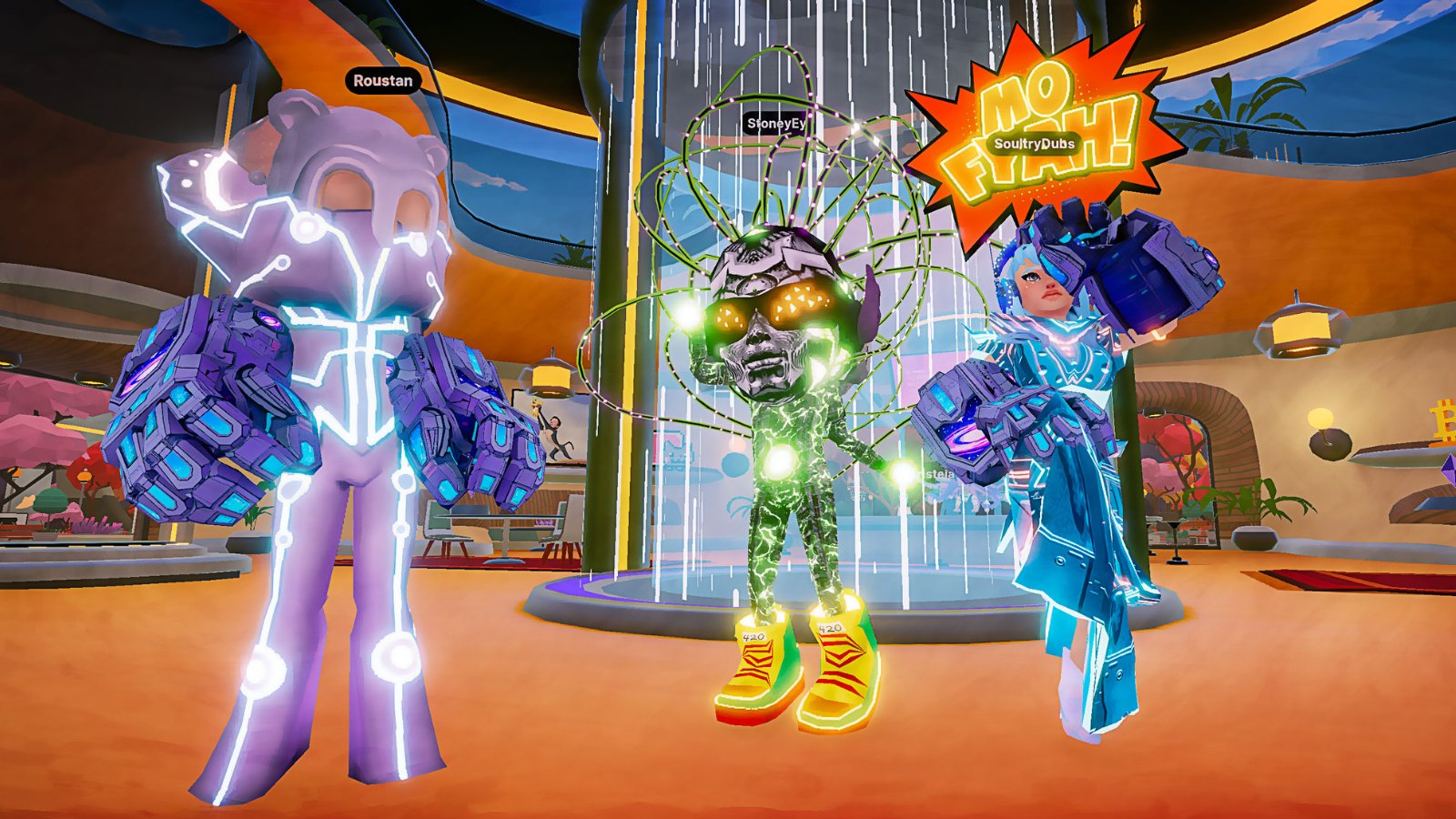
Task: Click the Roustan player name tag
Action: [383, 81]
